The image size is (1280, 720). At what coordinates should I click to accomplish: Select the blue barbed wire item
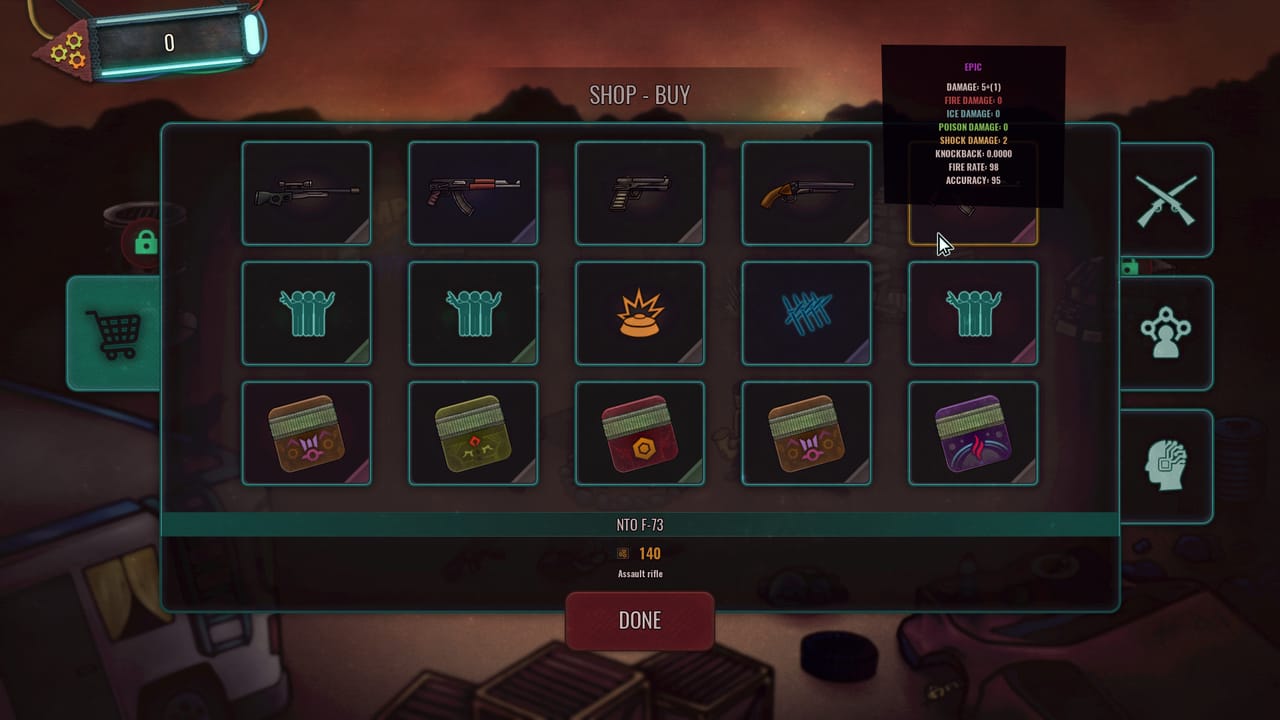click(x=806, y=313)
